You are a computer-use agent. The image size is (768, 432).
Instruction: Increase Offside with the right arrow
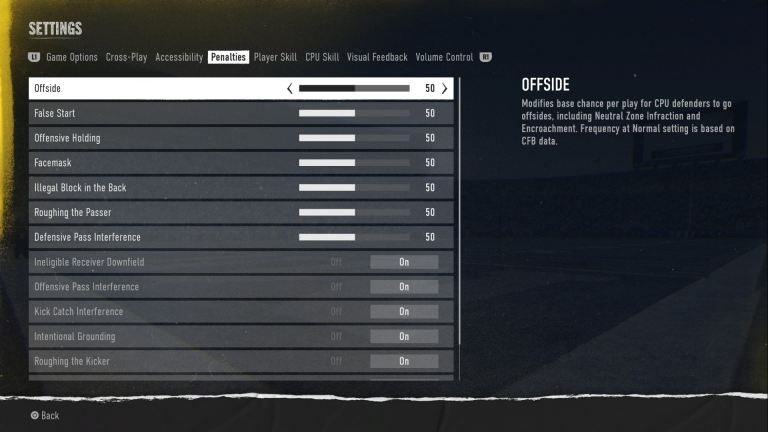(444, 88)
